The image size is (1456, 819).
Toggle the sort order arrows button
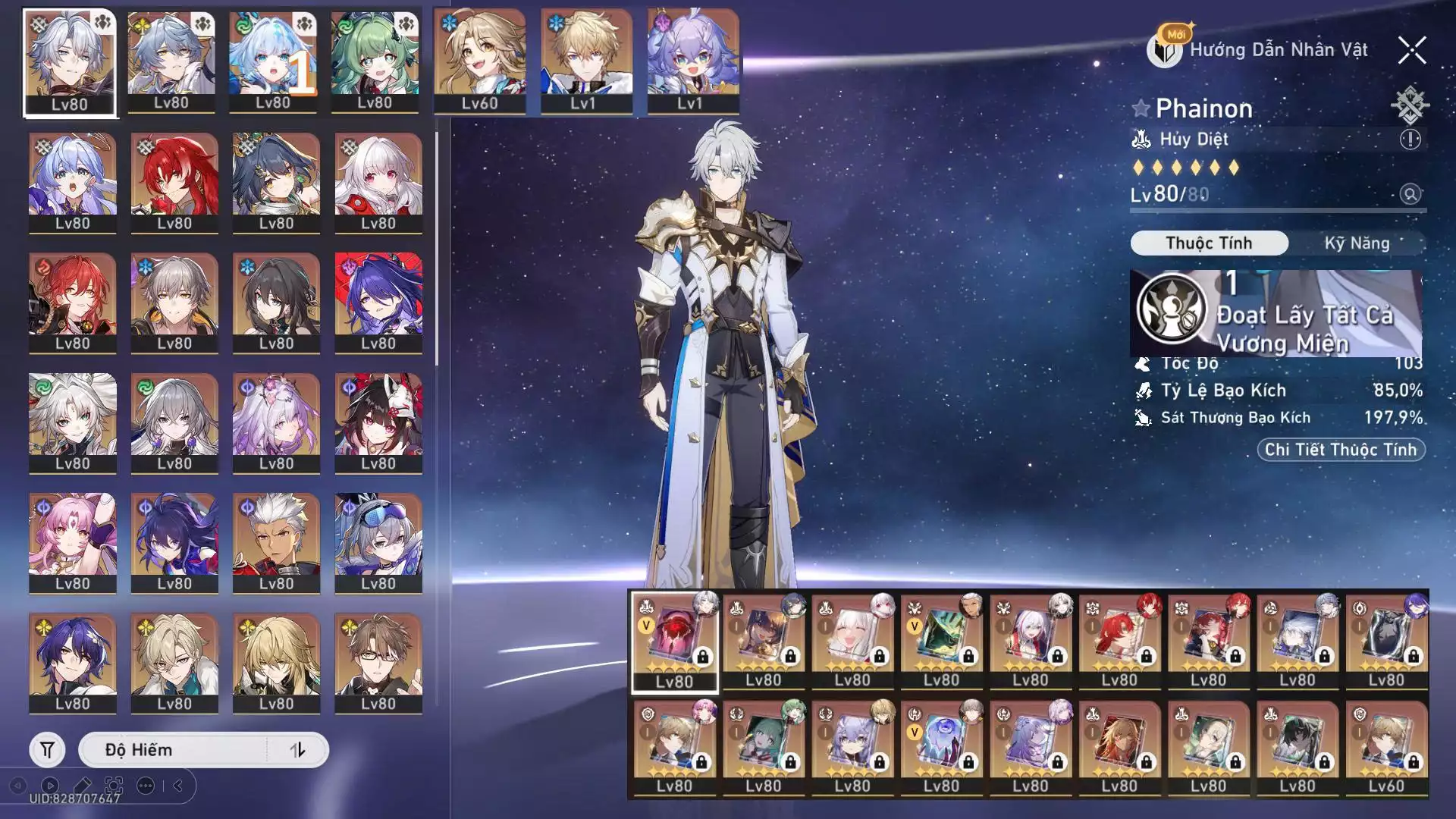[298, 750]
